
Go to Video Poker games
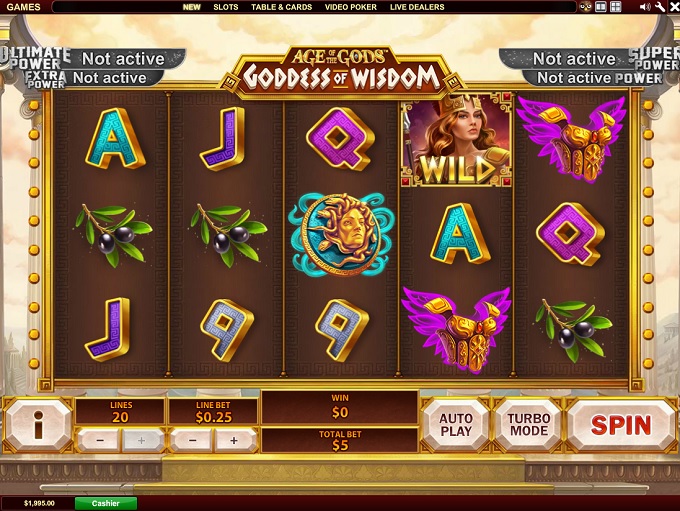pyautogui.click(x=351, y=7)
